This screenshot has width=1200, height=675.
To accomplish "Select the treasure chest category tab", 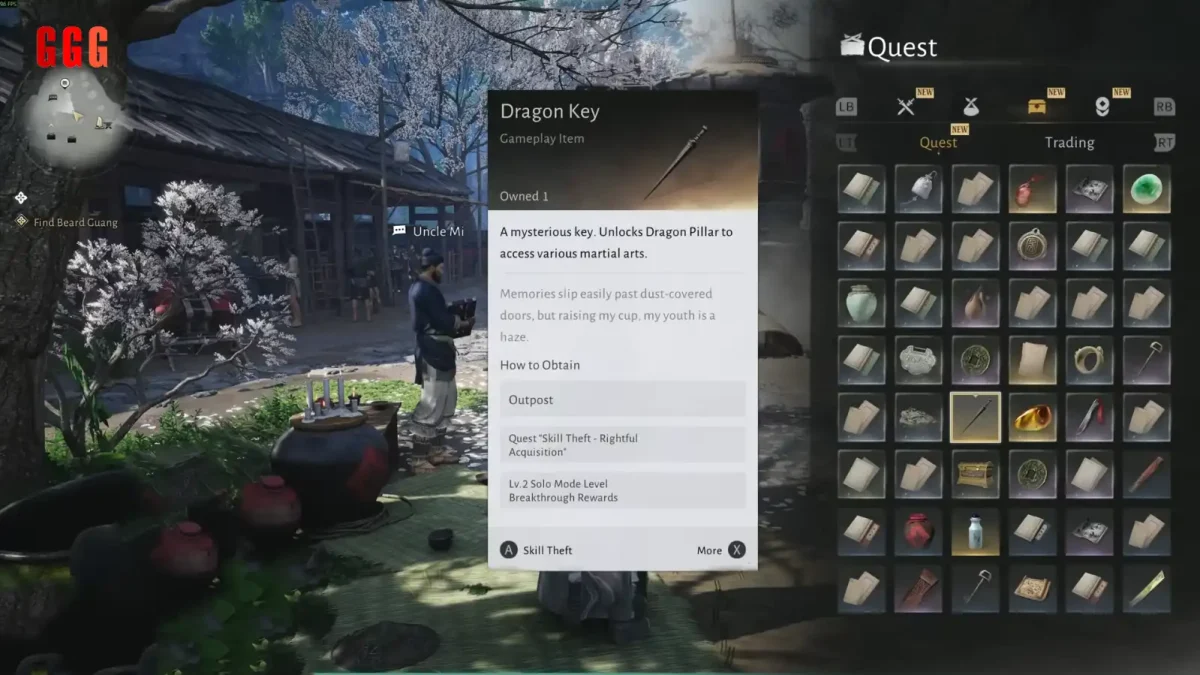I will (1037, 107).
